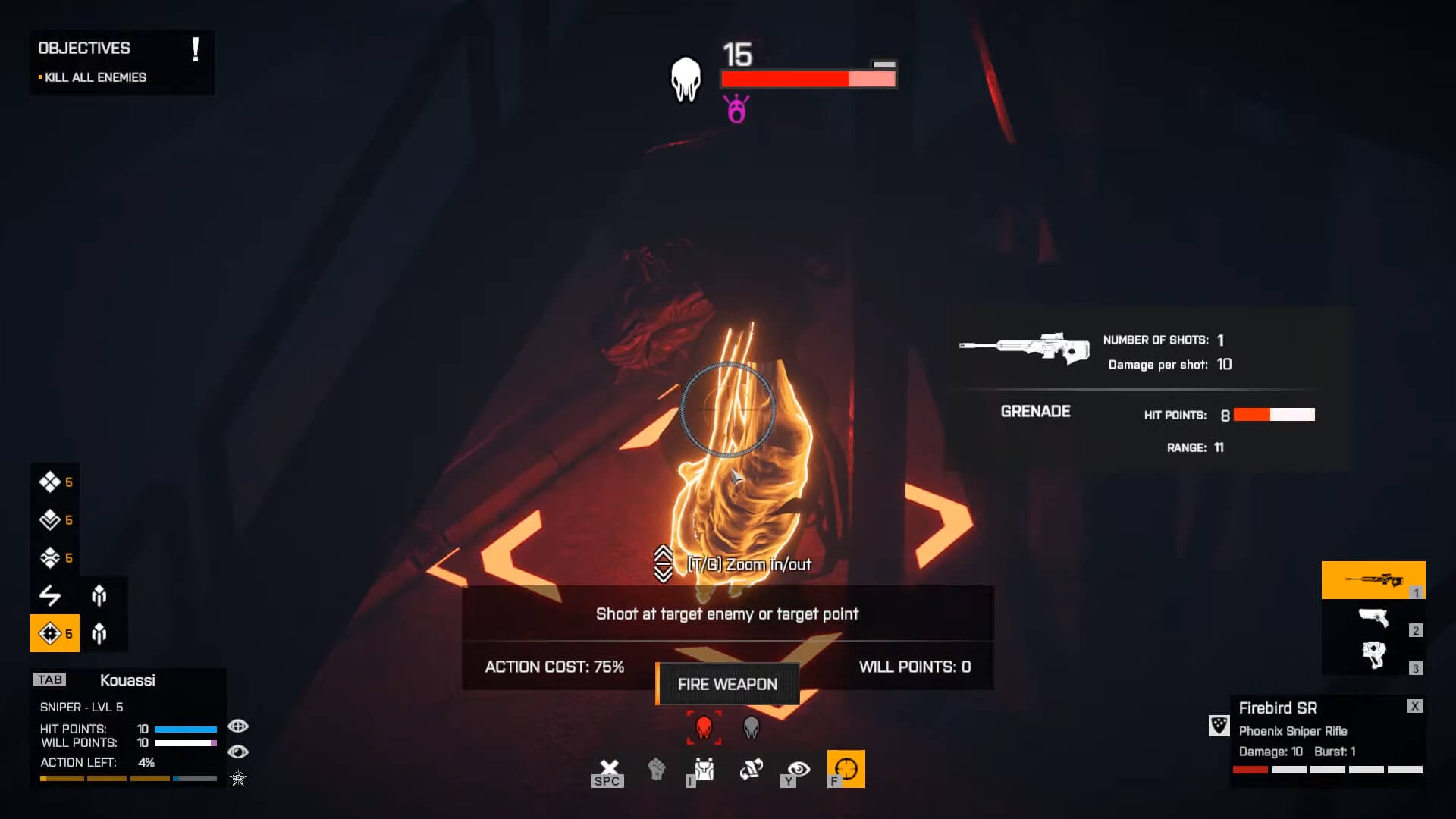Select the KILL ALL ENEMIES objective entry
The height and width of the screenshot is (819, 1456).
[x=93, y=77]
